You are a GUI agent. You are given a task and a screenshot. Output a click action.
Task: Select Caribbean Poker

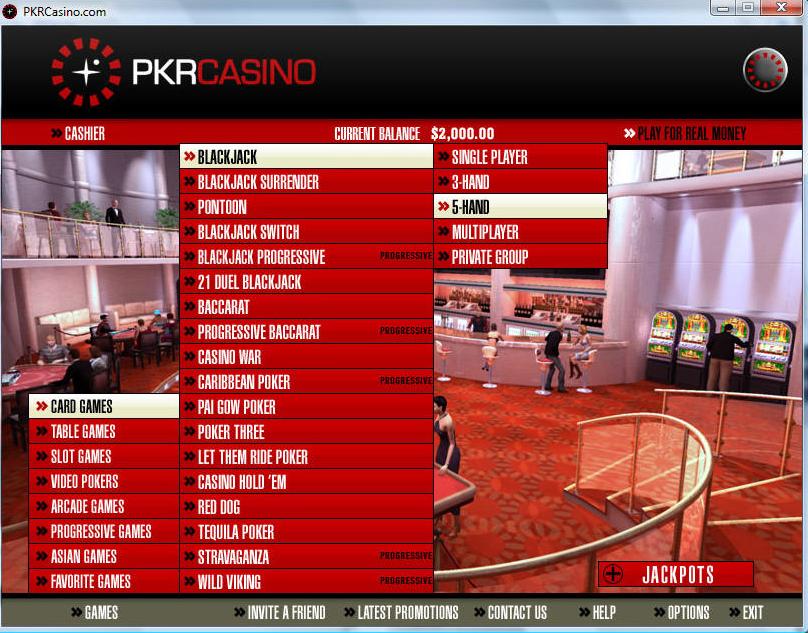[x=244, y=382]
